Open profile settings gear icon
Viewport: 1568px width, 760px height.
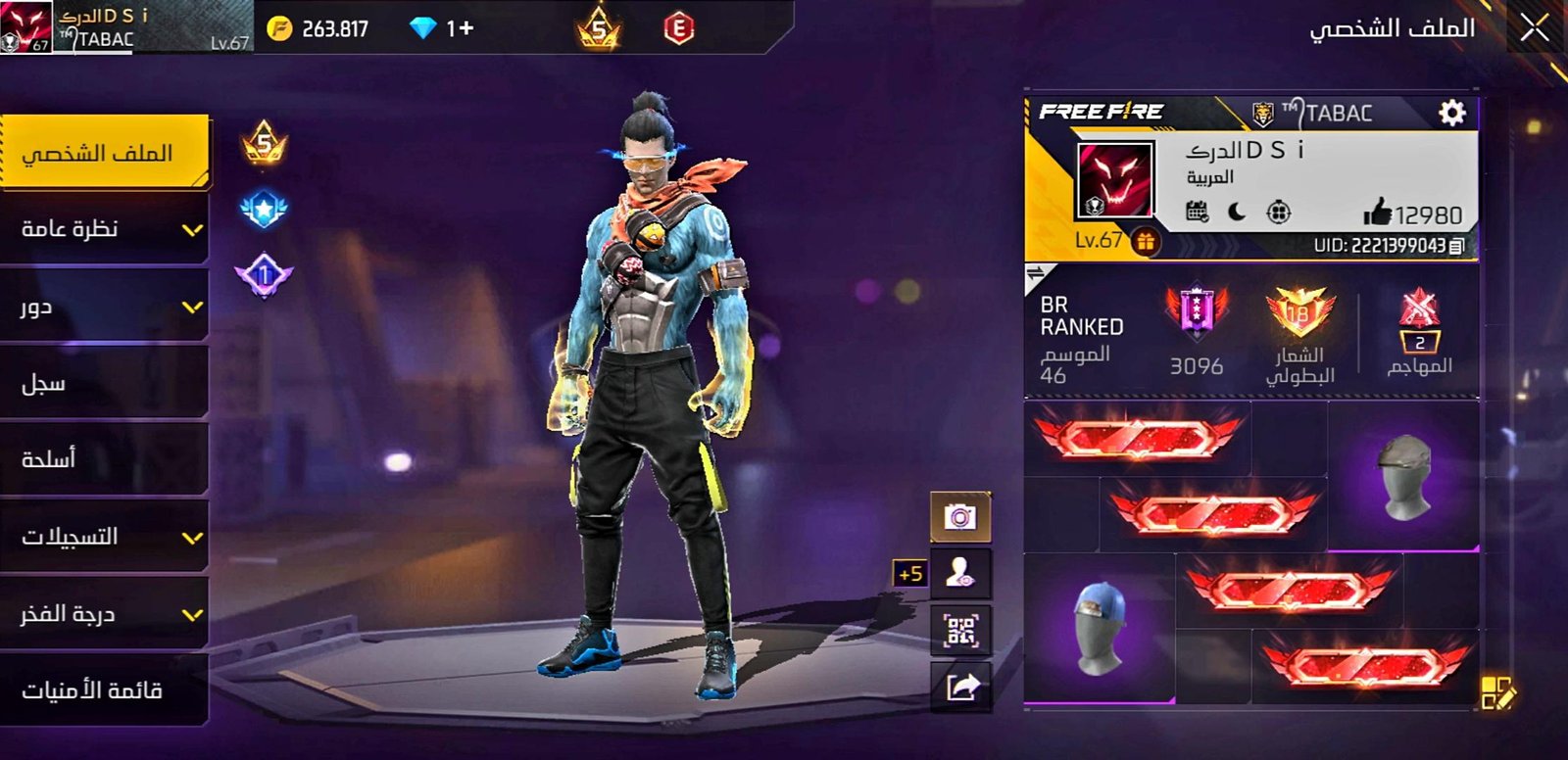coord(1451,113)
